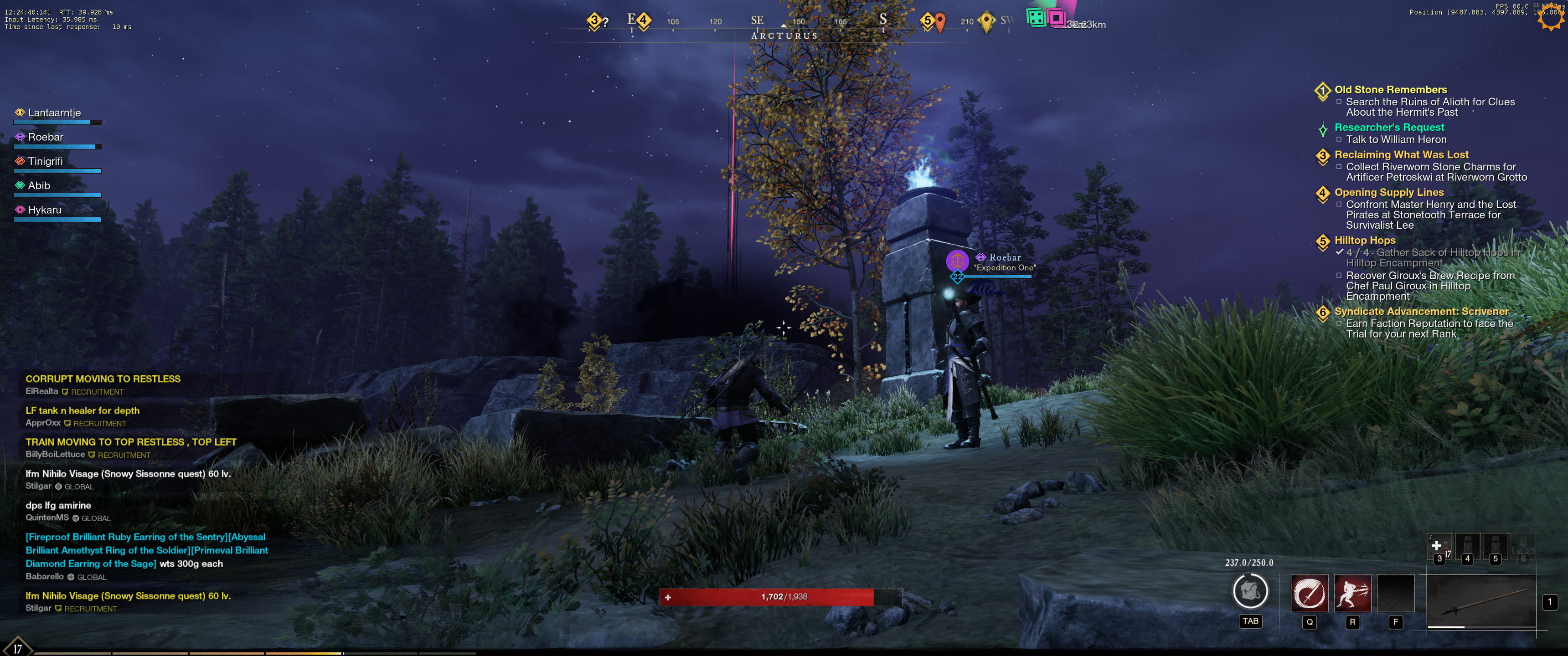The width and height of the screenshot is (1568, 656).
Task: Open the bag inventory icon
Action: [x=1250, y=591]
